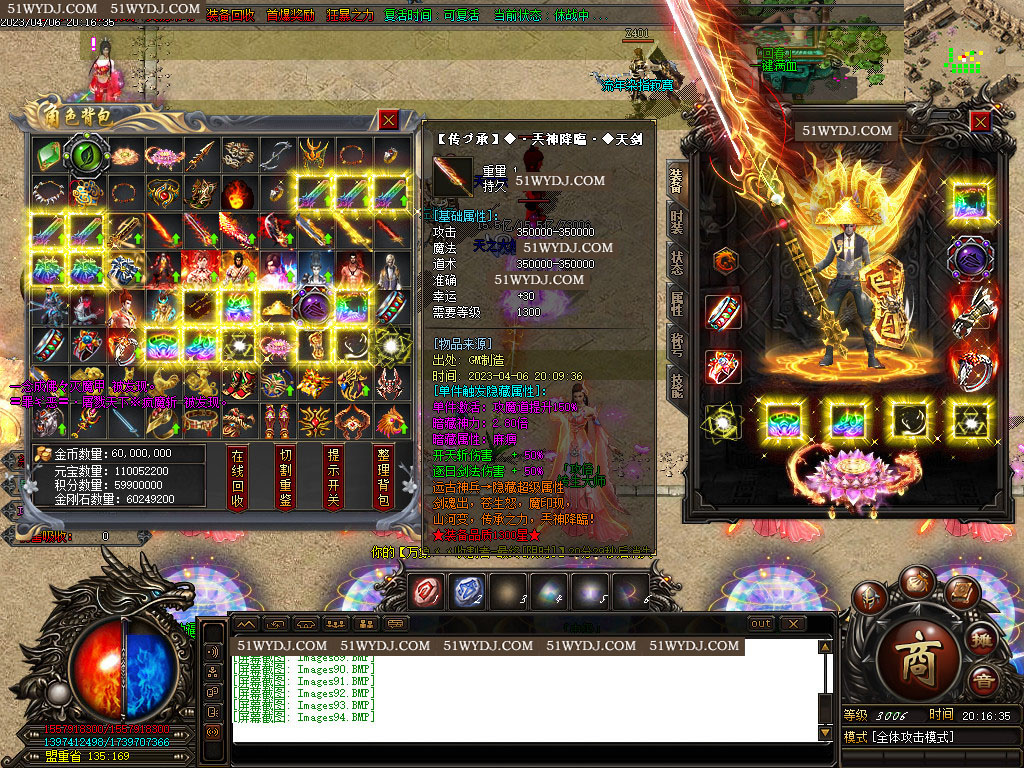This screenshot has width=1024, height=768.
Task: Open the 切割重鉴 button
Action: [286, 478]
